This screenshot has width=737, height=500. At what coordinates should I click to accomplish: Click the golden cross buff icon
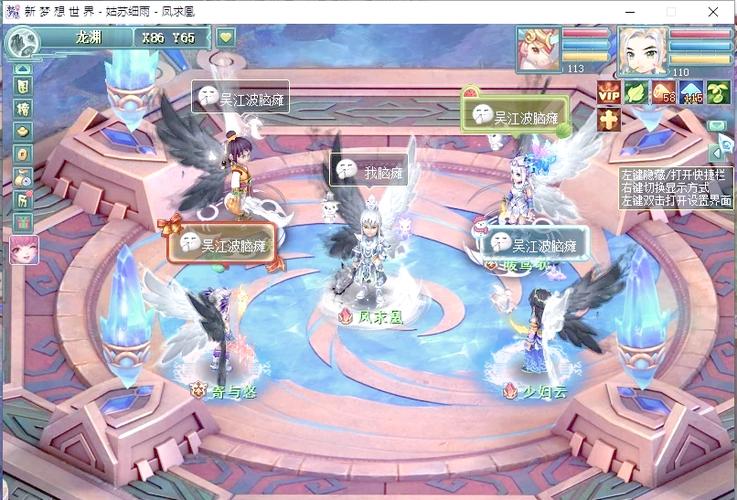[608, 120]
